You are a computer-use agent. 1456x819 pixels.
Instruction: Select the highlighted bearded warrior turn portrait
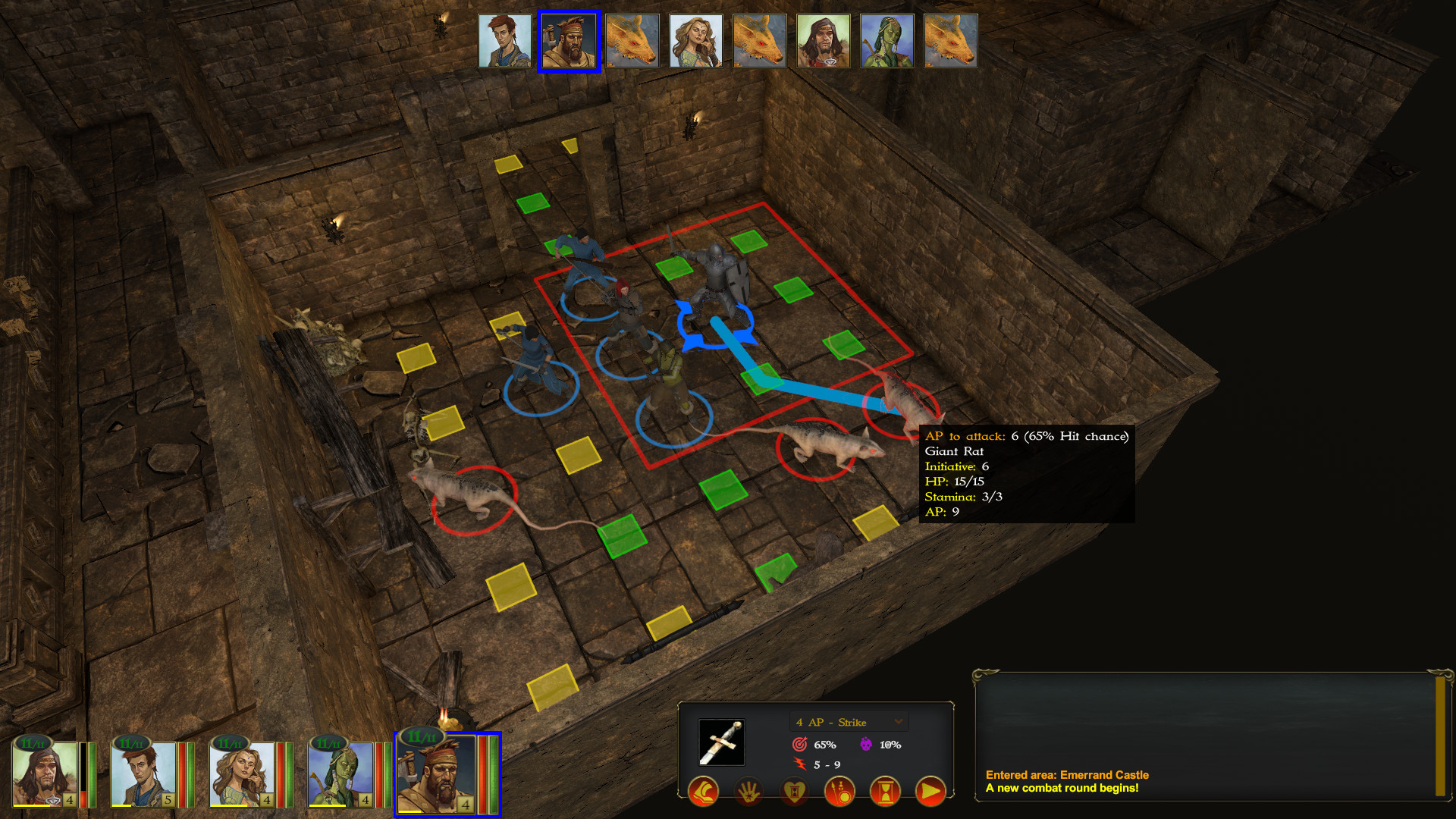click(570, 40)
